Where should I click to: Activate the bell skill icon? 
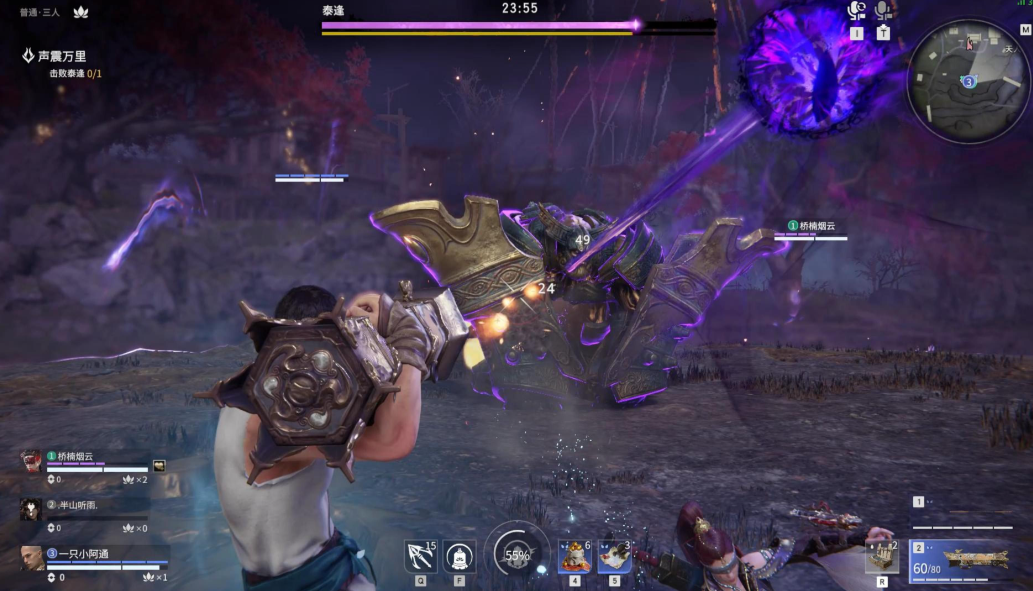point(459,555)
